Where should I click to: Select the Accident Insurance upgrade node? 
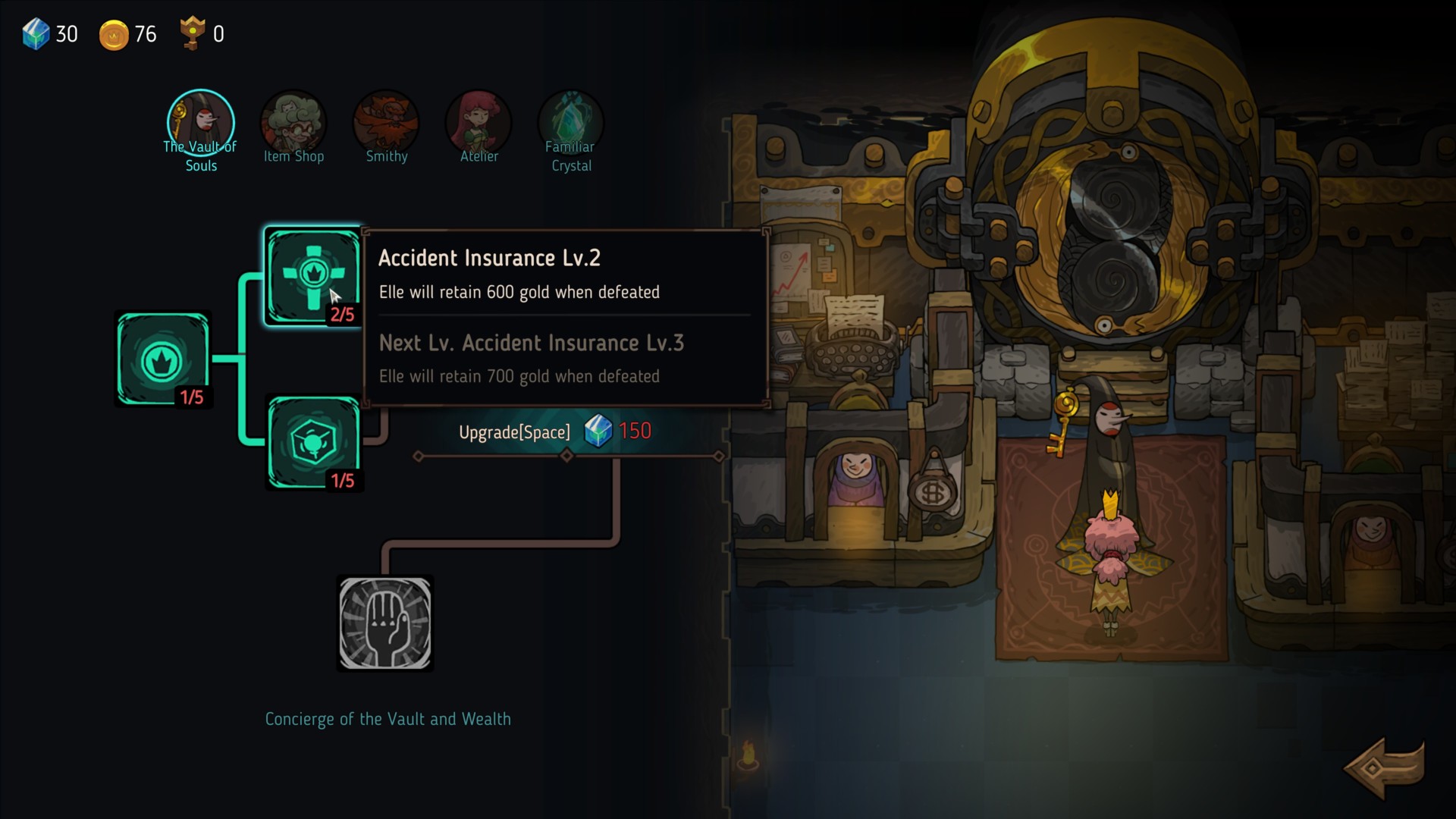313,275
